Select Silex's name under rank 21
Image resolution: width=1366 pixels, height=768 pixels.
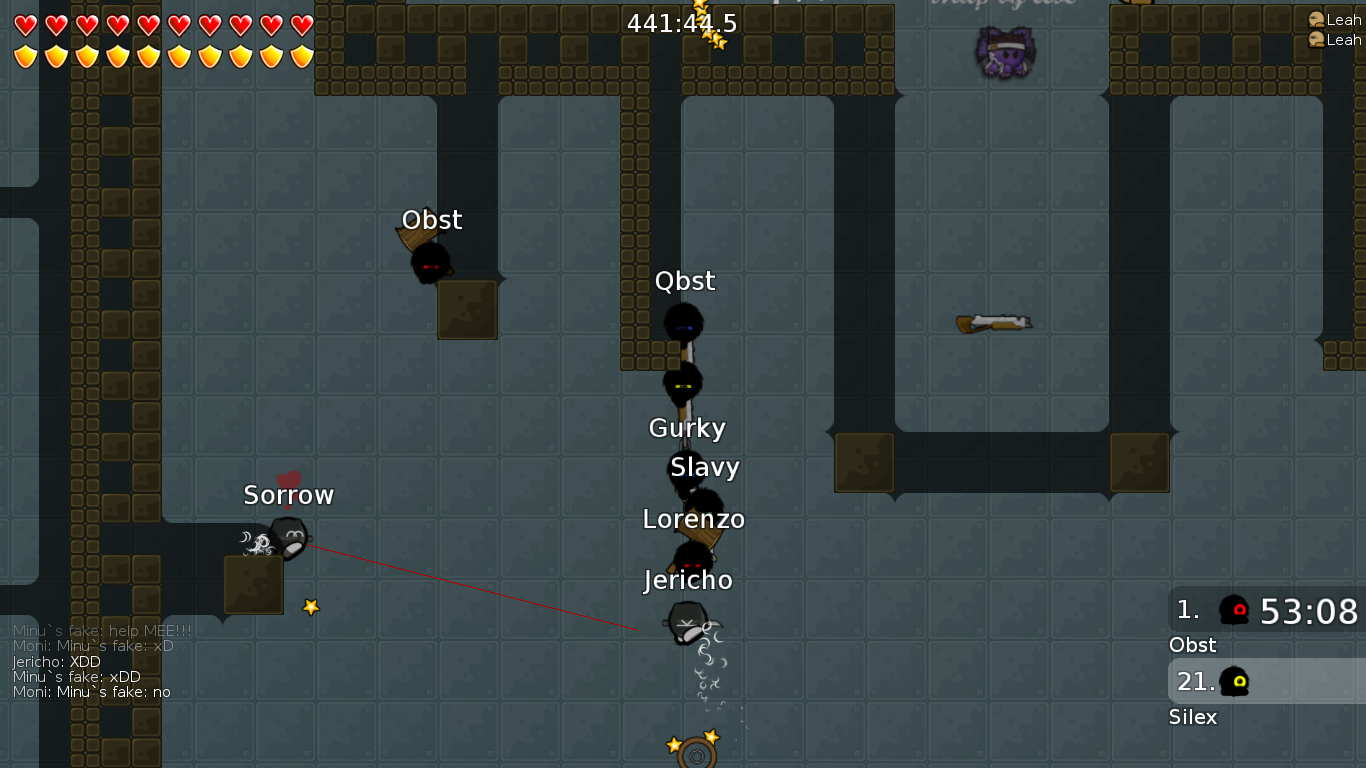pos(1192,717)
